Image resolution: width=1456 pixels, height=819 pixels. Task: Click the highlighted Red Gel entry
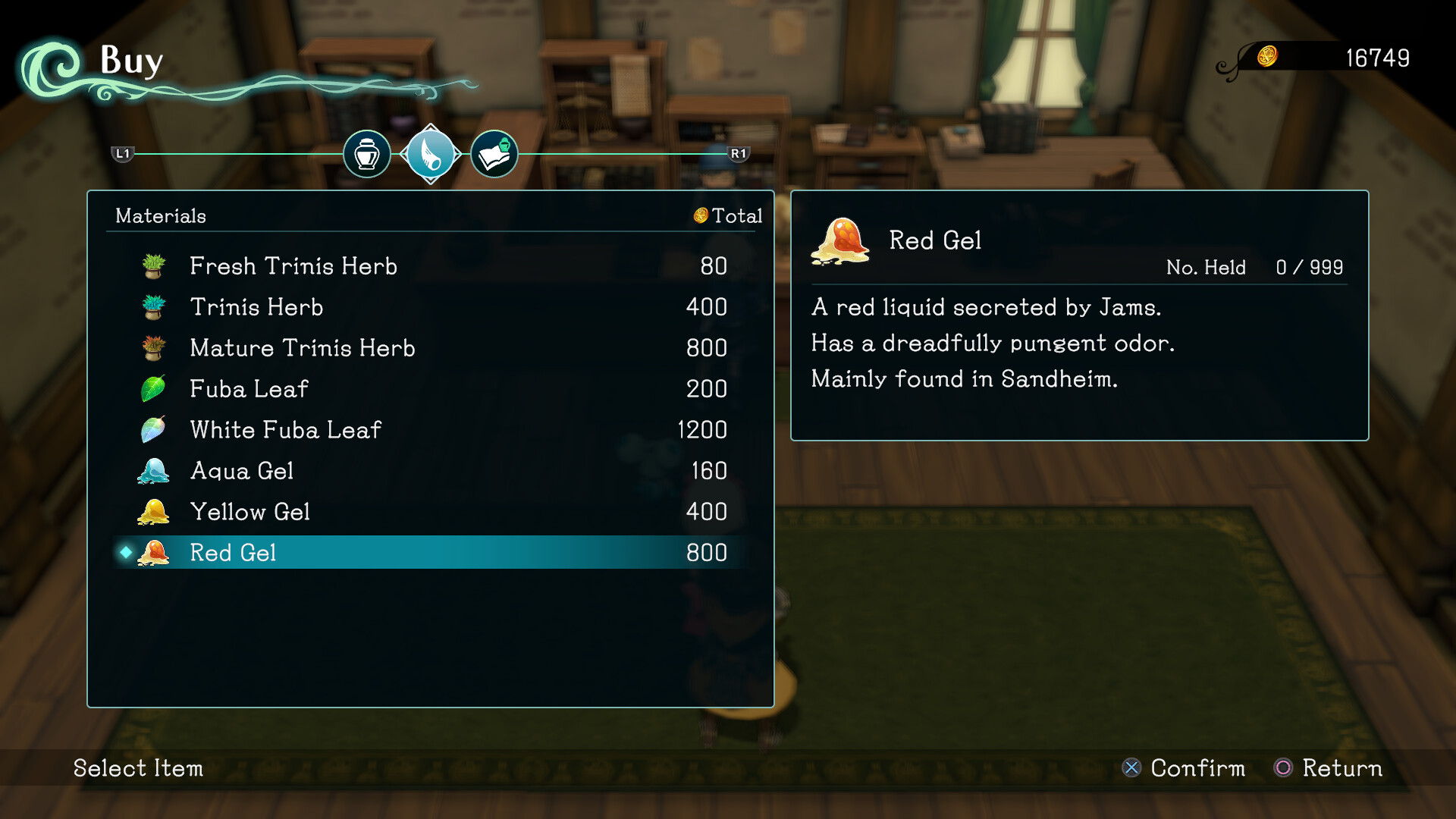pyautogui.click(x=425, y=553)
